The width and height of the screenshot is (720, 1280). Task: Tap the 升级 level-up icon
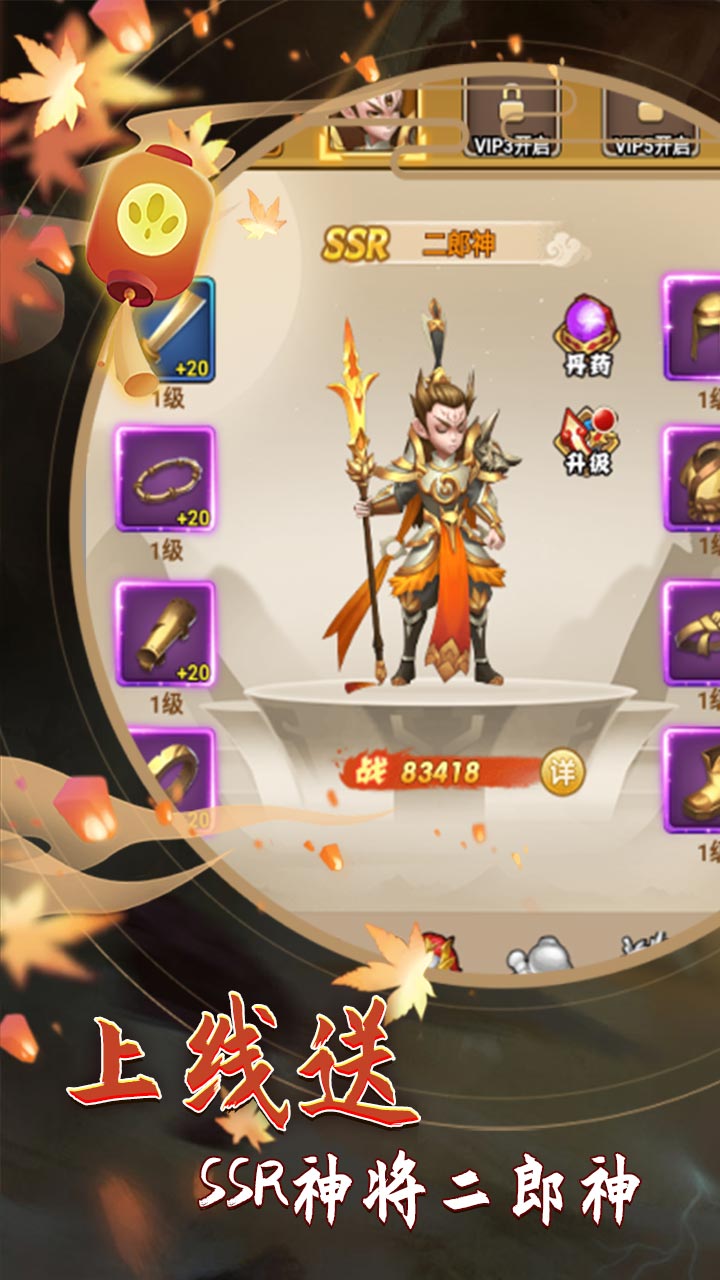587,440
